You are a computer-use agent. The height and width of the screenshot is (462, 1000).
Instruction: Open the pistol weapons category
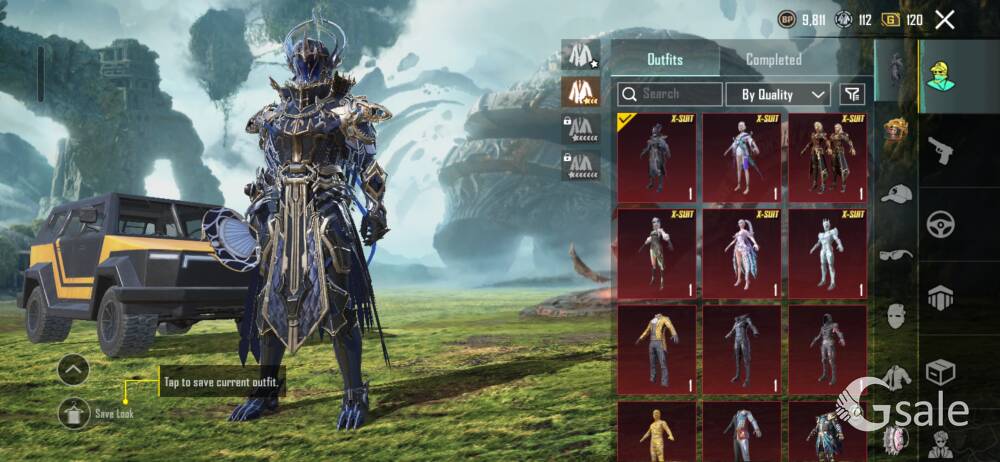[x=940, y=150]
